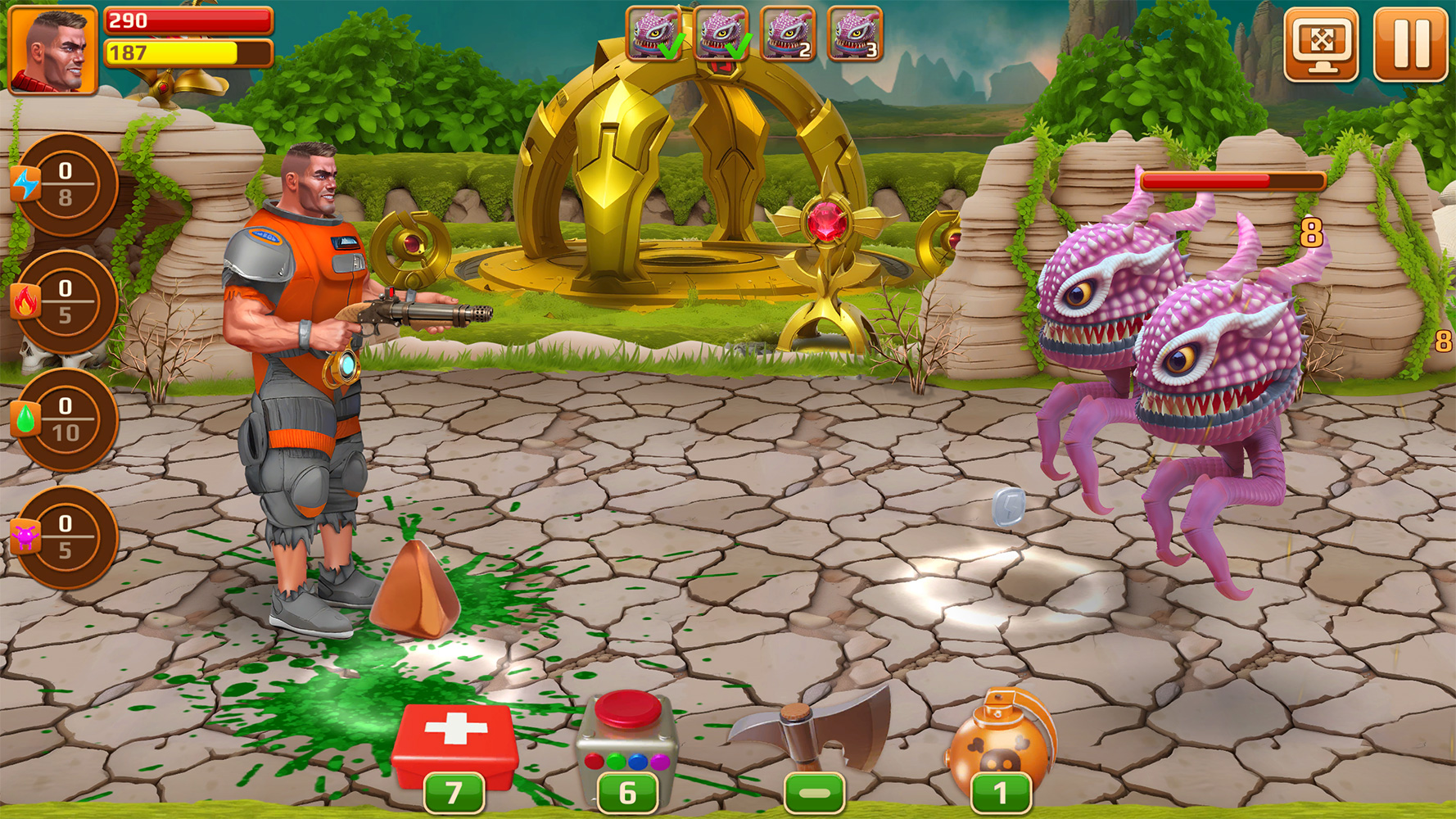This screenshot has width=1456, height=819.
Task: Click the first wave portrait with green checkmark
Action: (x=652, y=34)
